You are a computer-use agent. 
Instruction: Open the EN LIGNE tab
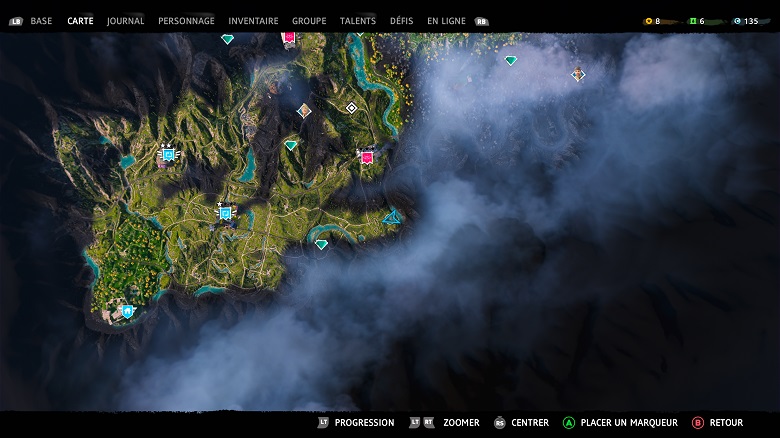pos(447,21)
